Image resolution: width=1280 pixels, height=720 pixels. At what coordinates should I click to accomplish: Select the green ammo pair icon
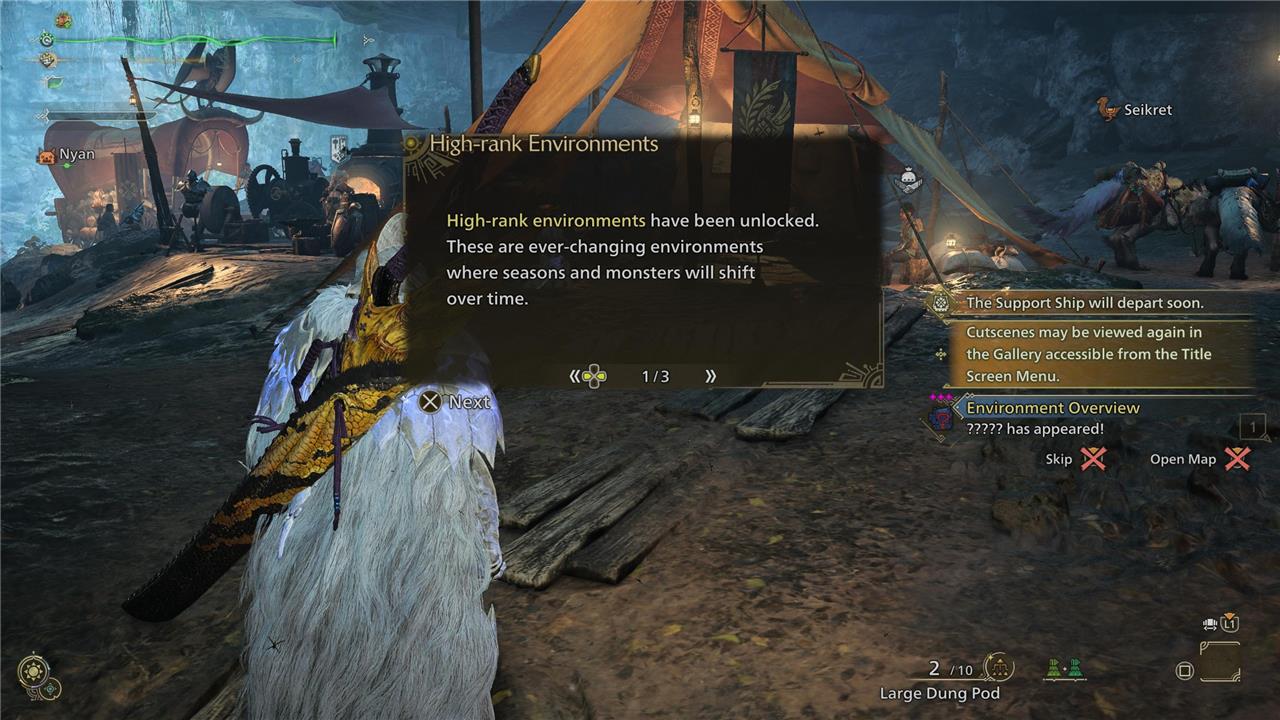click(x=1064, y=669)
